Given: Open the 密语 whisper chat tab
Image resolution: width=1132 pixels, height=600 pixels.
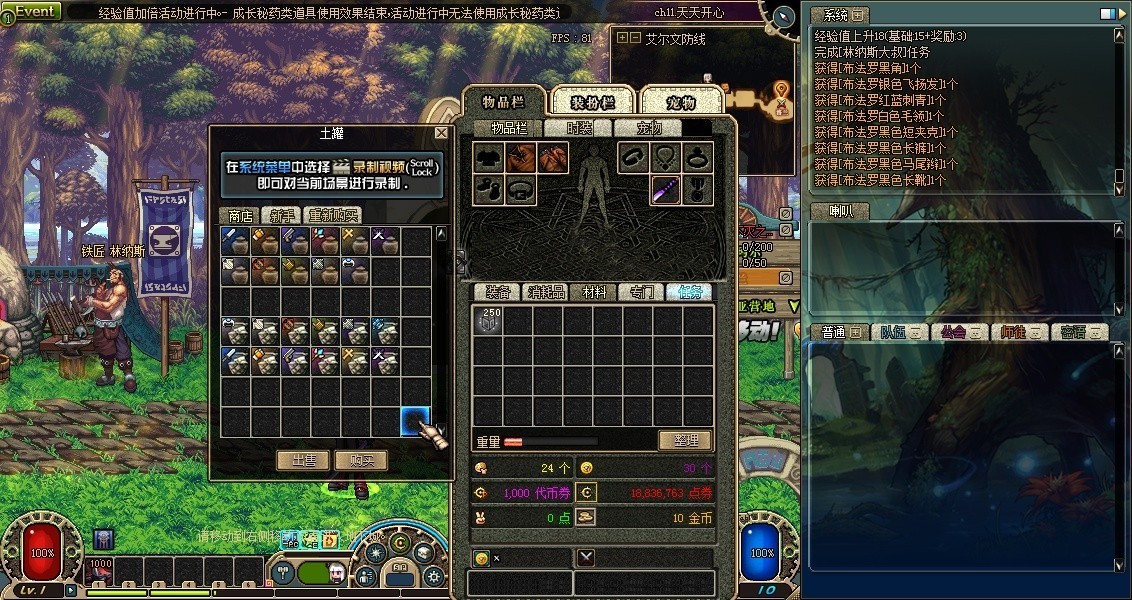Looking at the screenshot, I should (x=1078, y=332).
